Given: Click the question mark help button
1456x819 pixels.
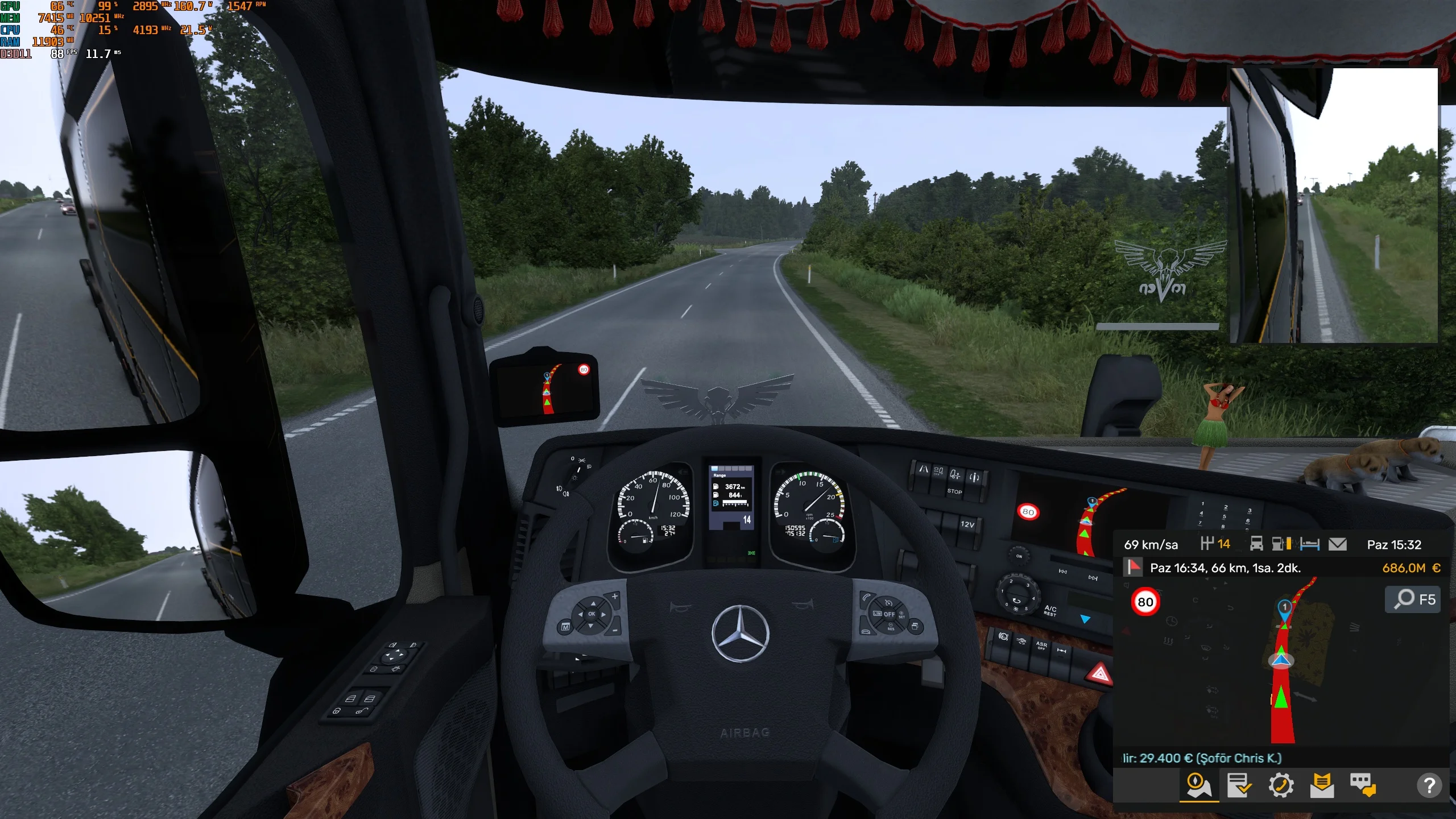Looking at the screenshot, I should tap(1429, 786).
